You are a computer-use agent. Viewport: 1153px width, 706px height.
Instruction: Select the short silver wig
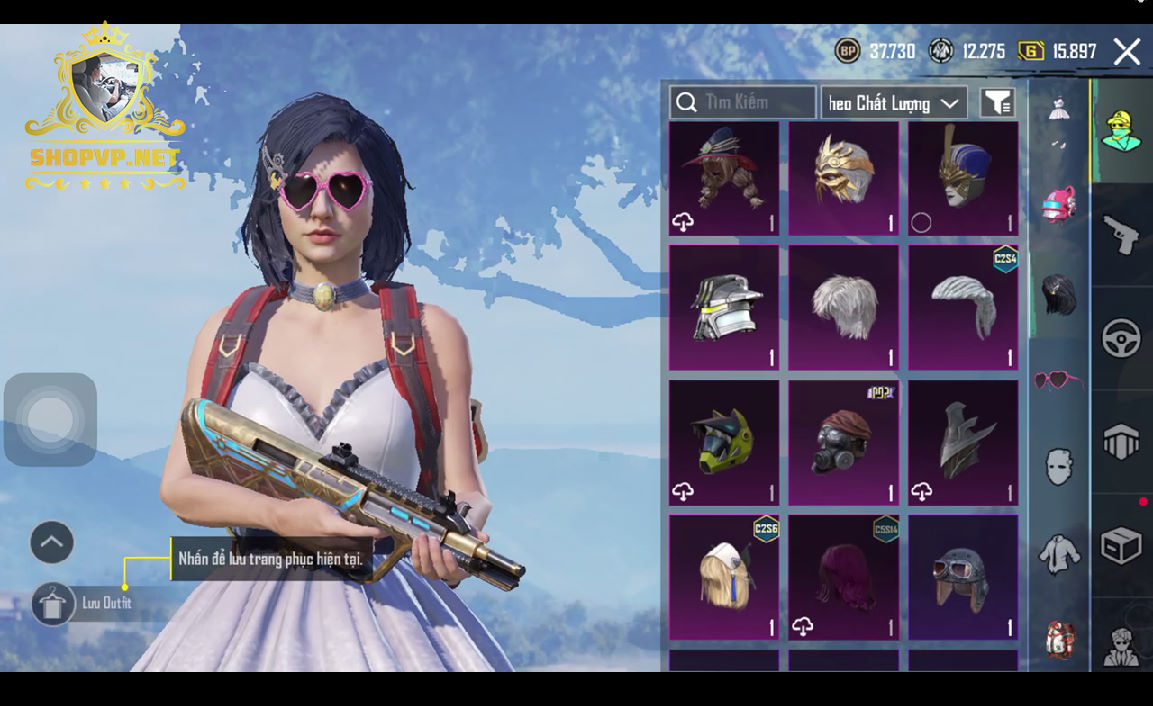[x=843, y=307]
